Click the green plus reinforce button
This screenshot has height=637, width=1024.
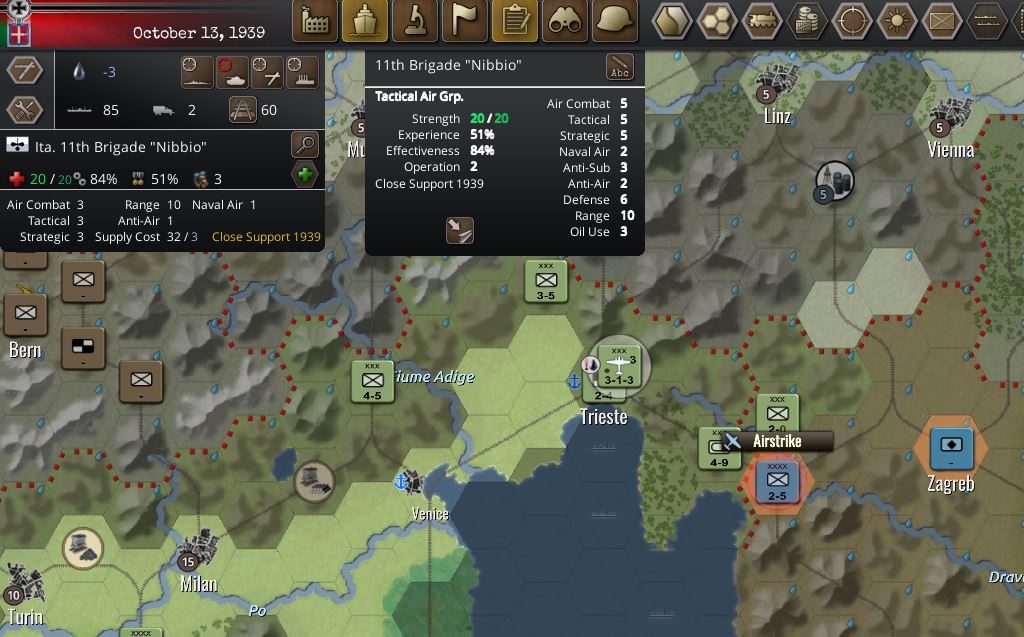pyautogui.click(x=305, y=176)
